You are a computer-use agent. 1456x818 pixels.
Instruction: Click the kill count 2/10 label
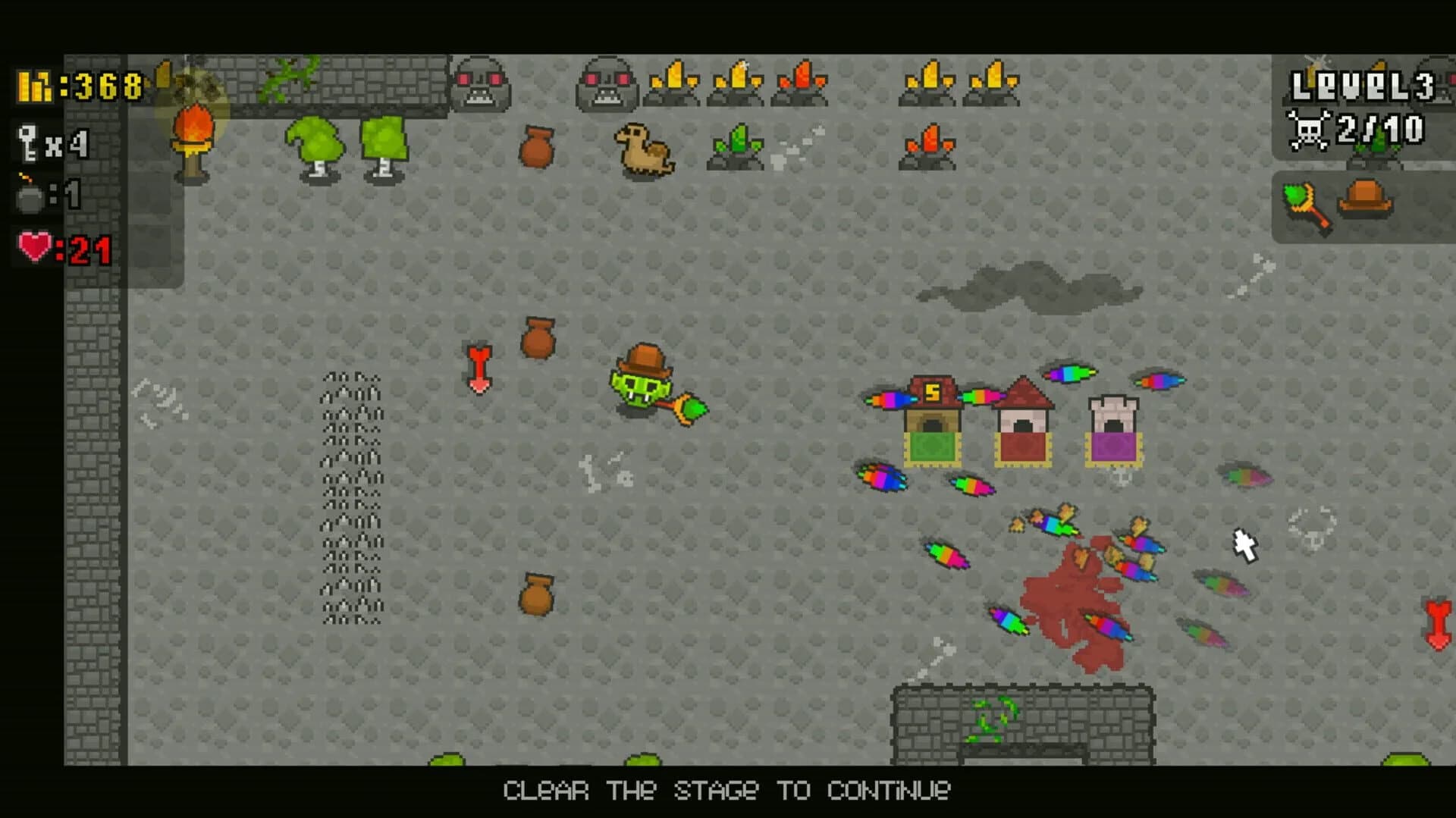(1380, 130)
